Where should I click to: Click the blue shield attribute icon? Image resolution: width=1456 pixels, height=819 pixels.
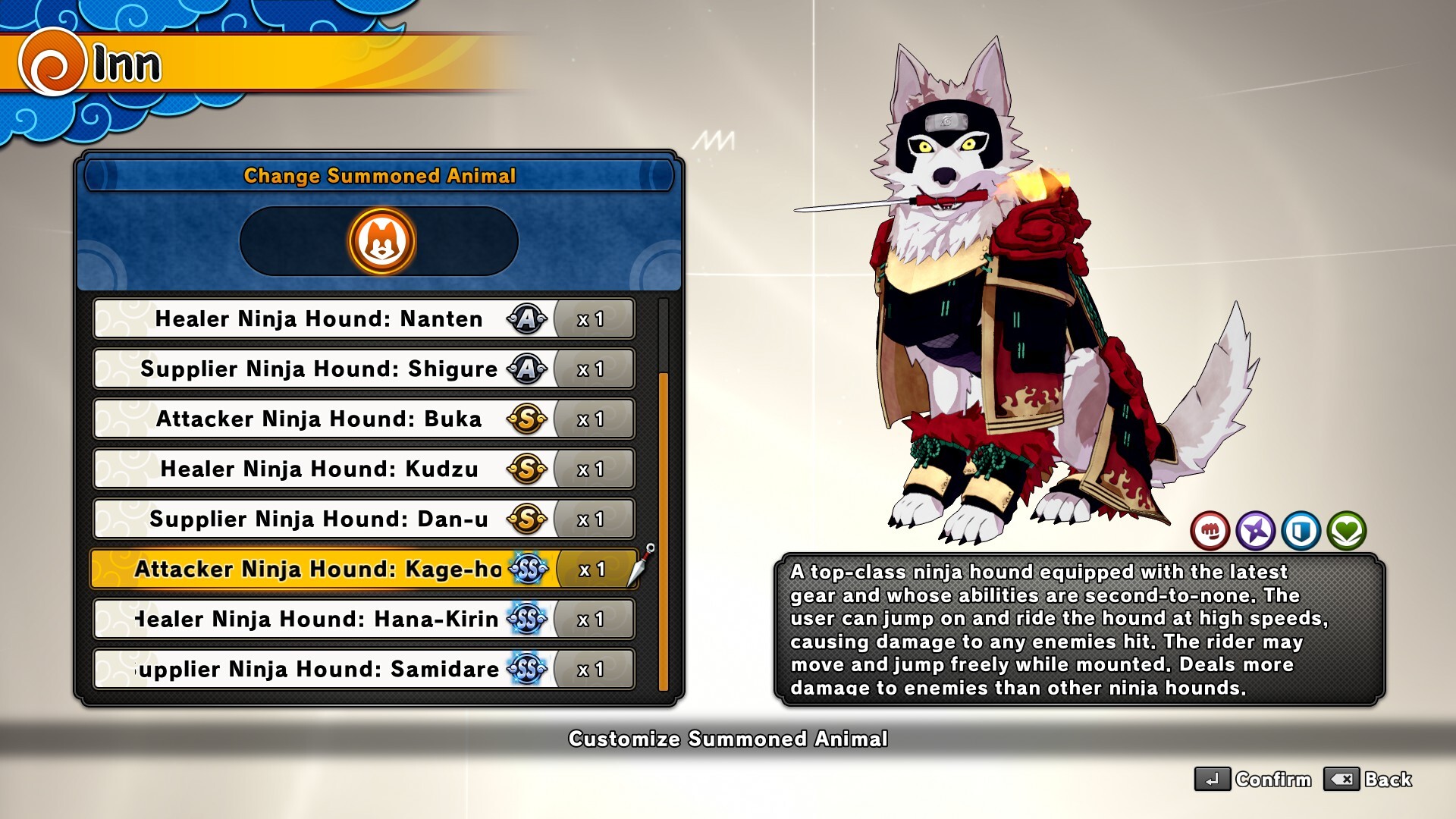1301,530
